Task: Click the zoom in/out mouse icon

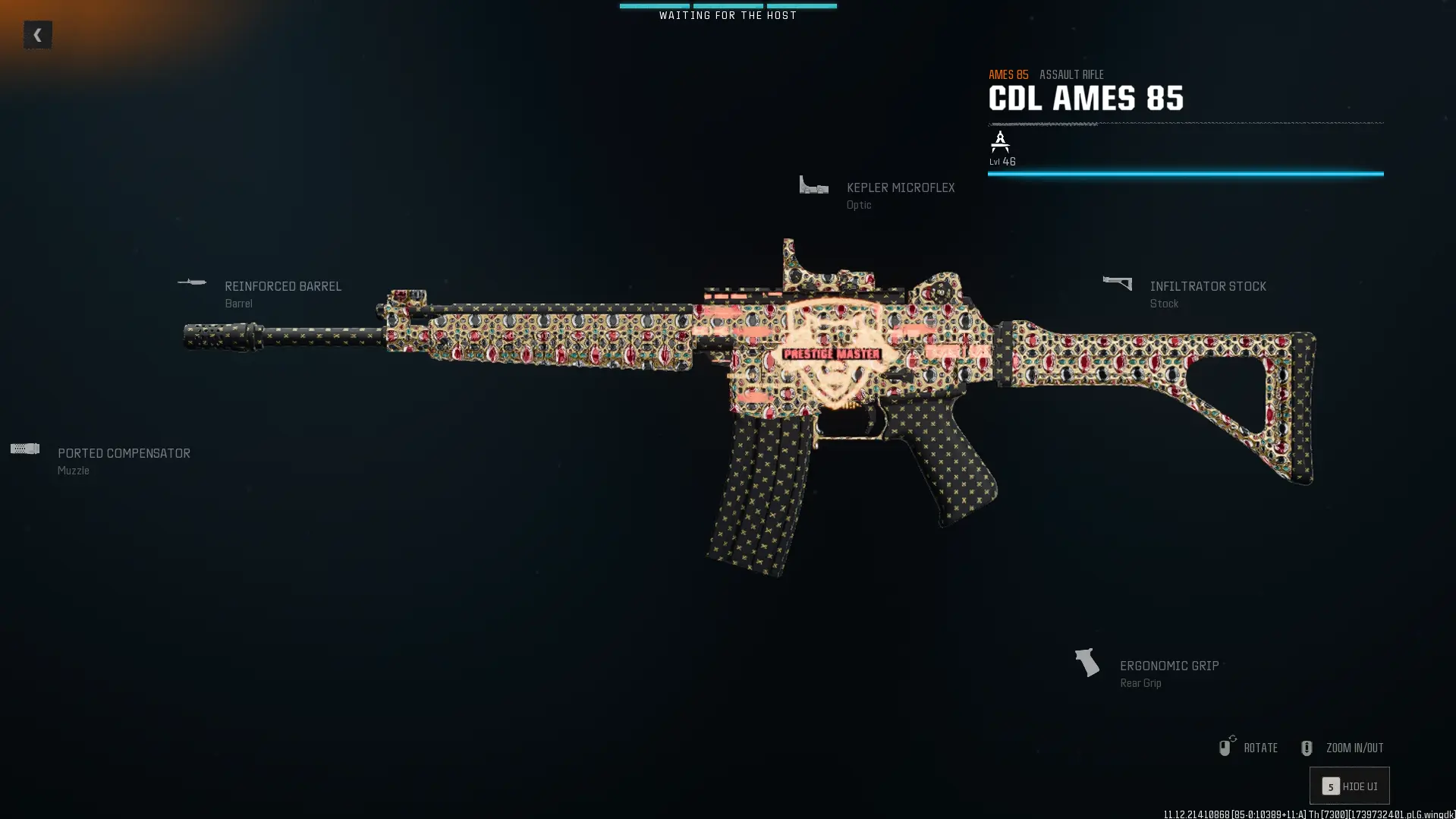Action: pyautogui.click(x=1307, y=747)
